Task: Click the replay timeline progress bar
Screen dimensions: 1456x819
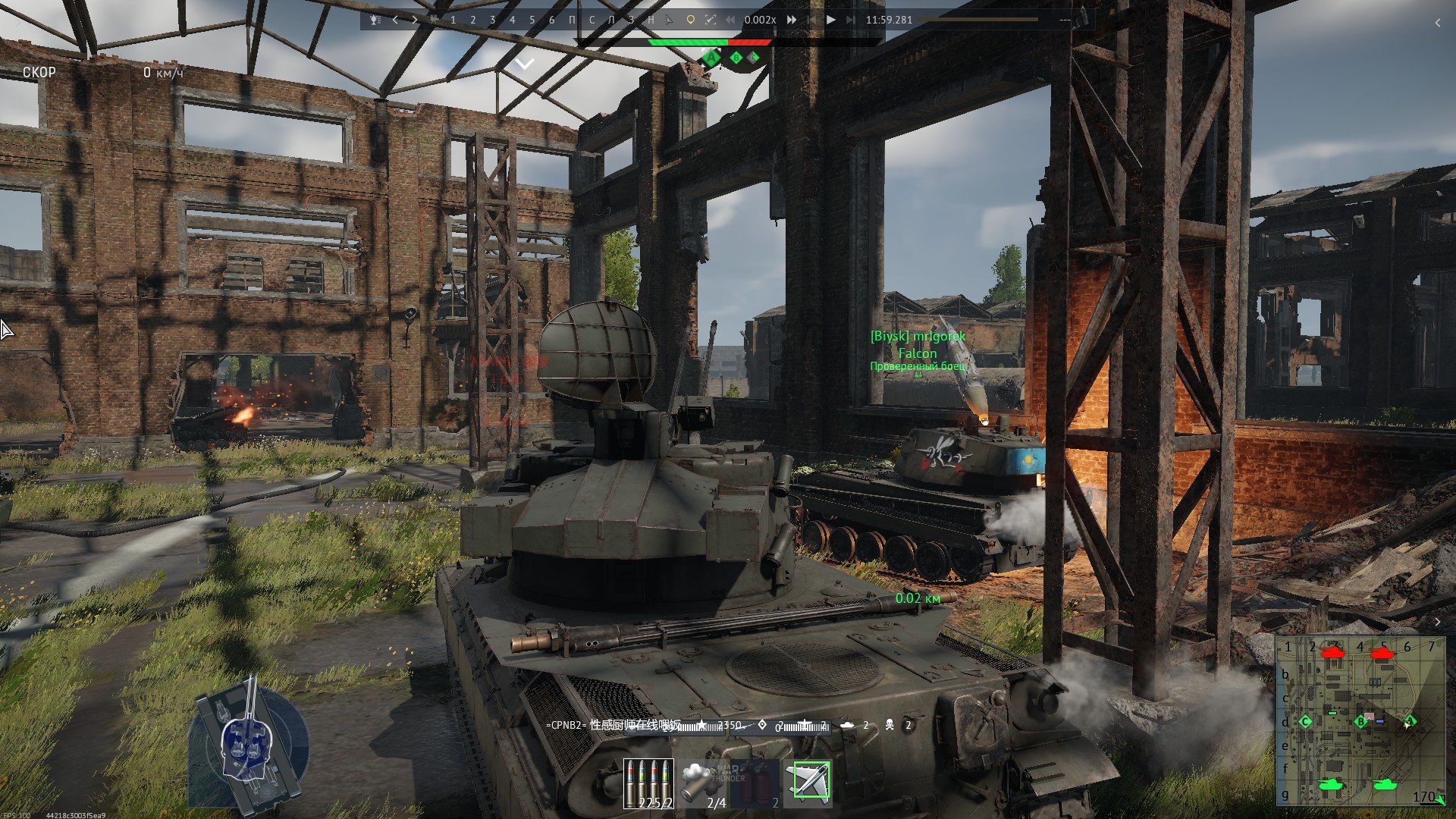Action: point(978,20)
